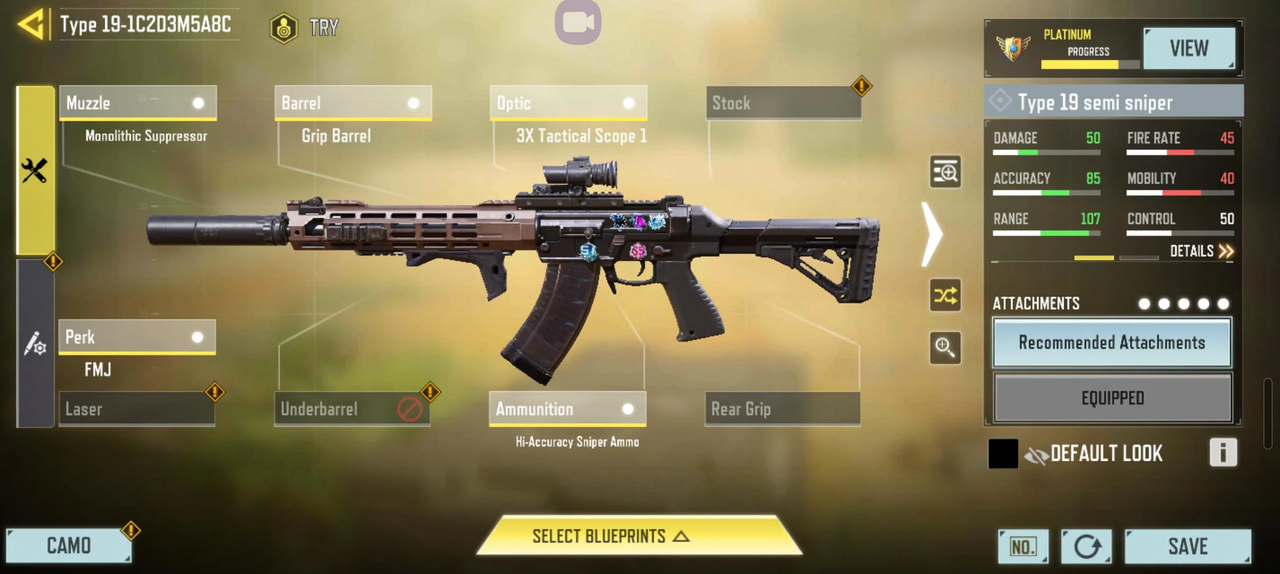Image resolution: width=1280 pixels, height=574 pixels.
Task: Open the CAMO menu
Action: 69,546
